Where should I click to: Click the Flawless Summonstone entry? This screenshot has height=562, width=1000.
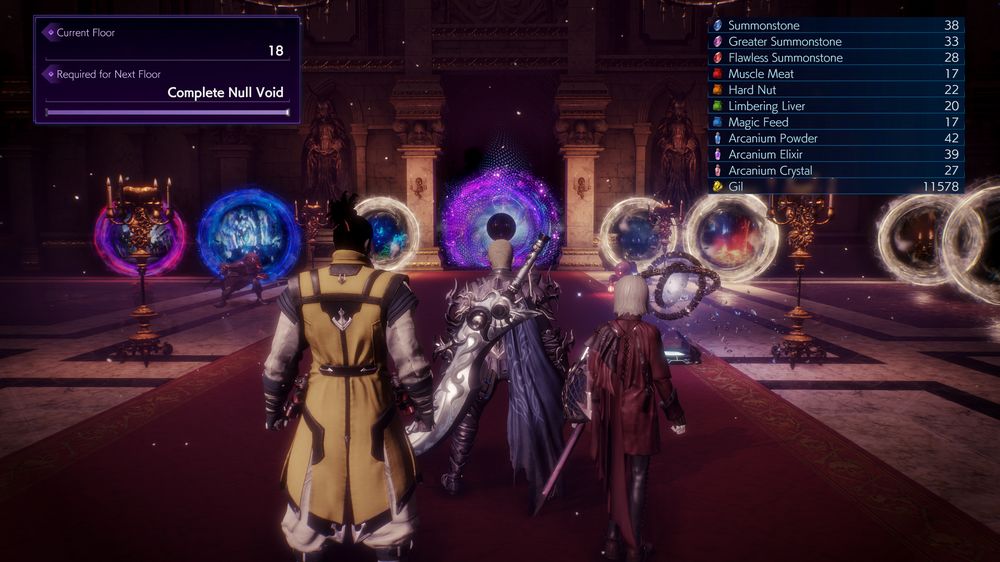[x=835, y=57]
